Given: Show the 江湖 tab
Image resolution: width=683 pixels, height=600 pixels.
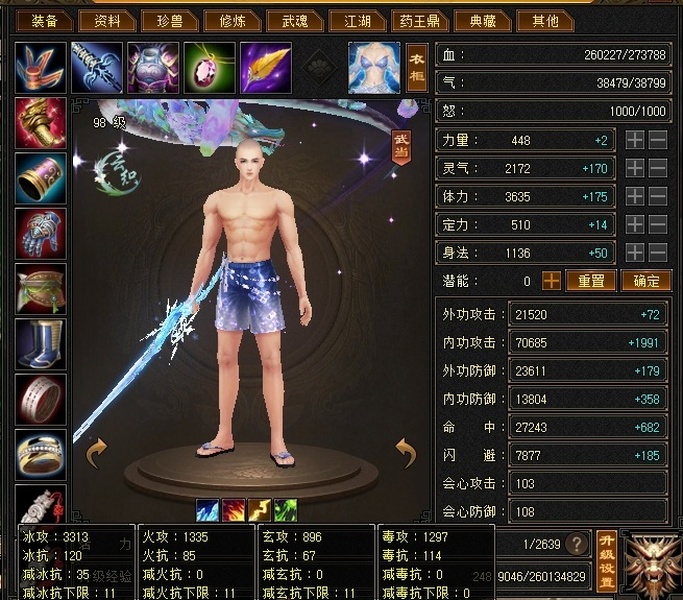Looking at the screenshot, I should pyautogui.click(x=359, y=20).
